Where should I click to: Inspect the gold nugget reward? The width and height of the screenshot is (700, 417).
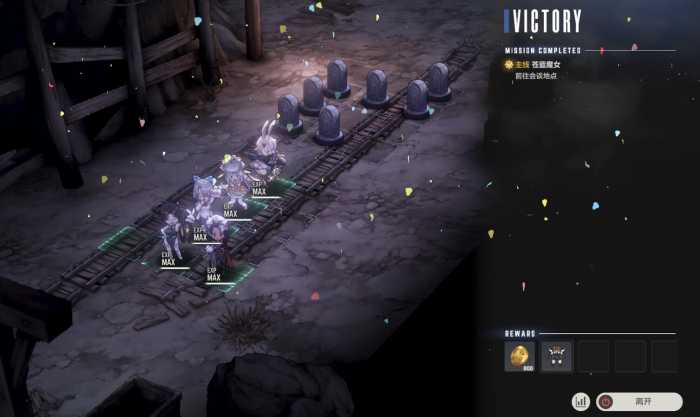click(x=520, y=356)
